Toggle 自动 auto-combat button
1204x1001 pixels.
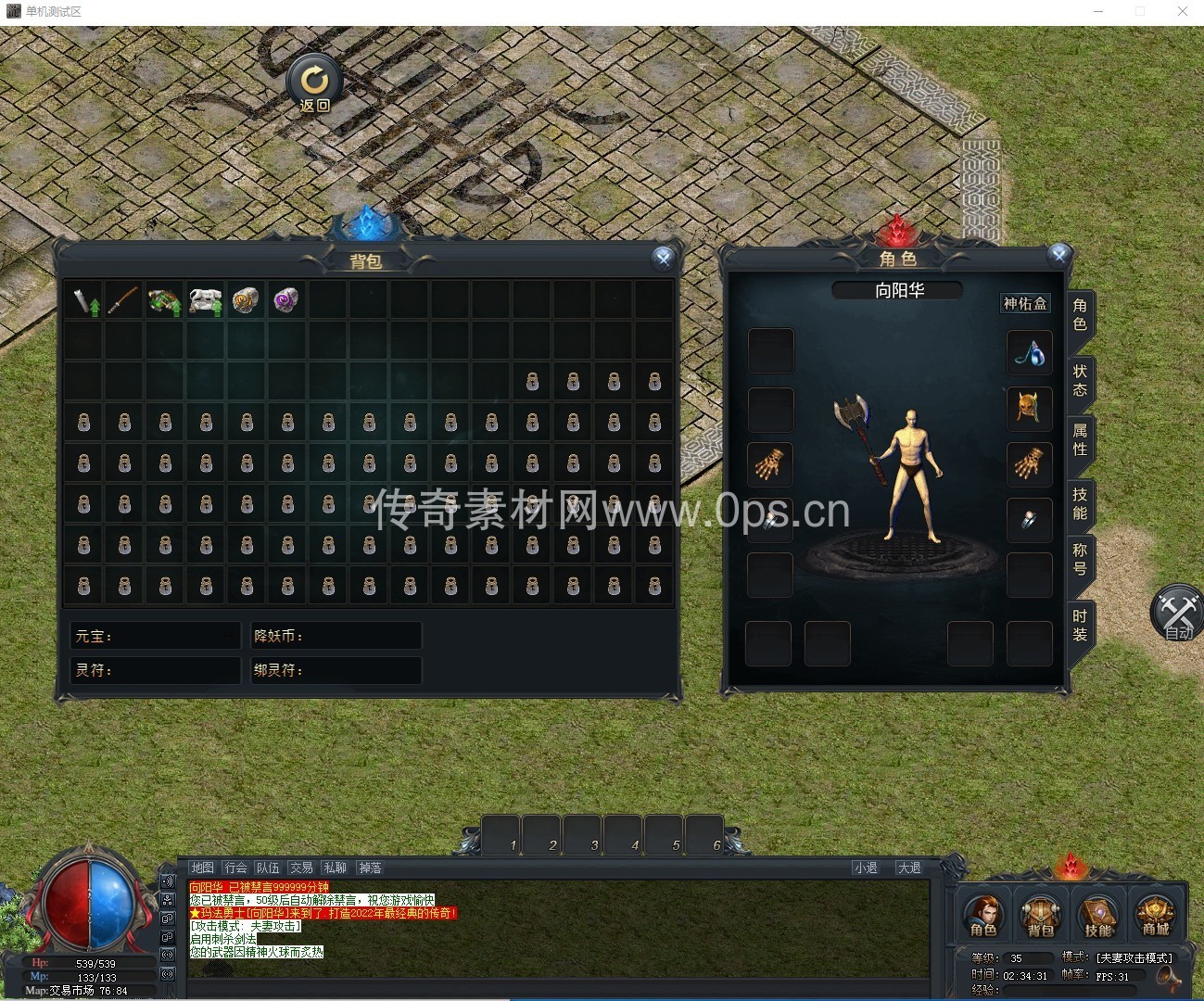click(x=1177, y=614)
